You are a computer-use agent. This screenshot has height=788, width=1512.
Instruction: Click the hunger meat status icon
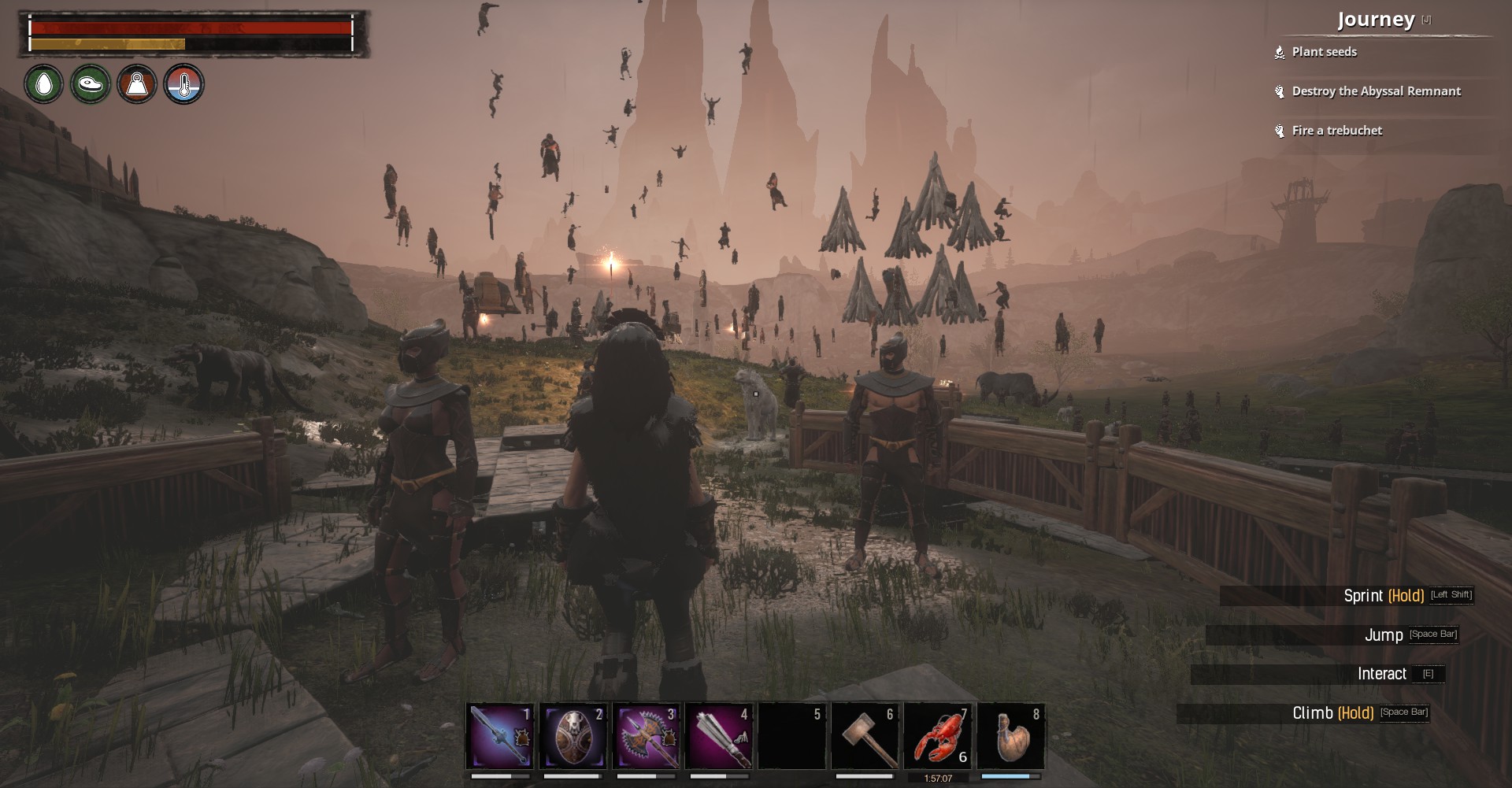[91, 84]
